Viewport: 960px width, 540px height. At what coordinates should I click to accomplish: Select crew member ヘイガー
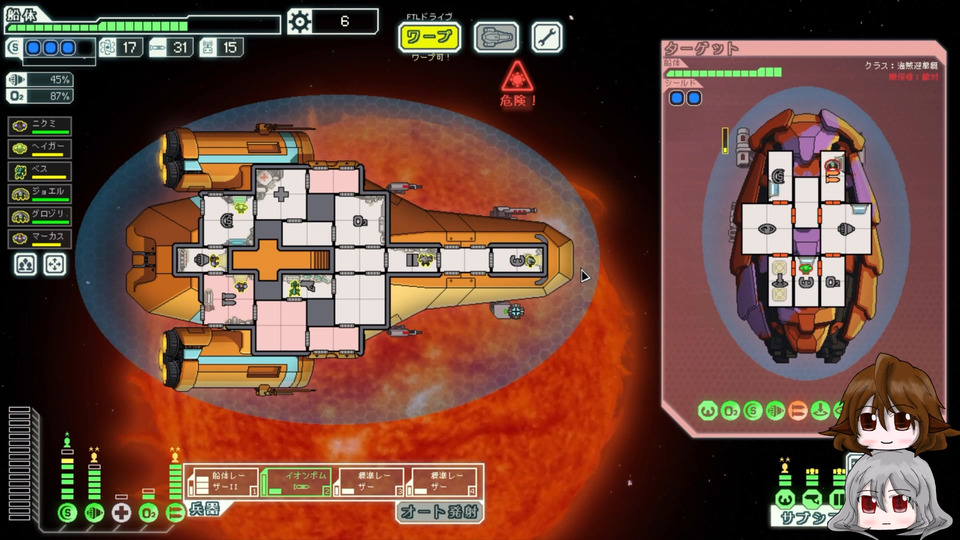pos(40,148)
